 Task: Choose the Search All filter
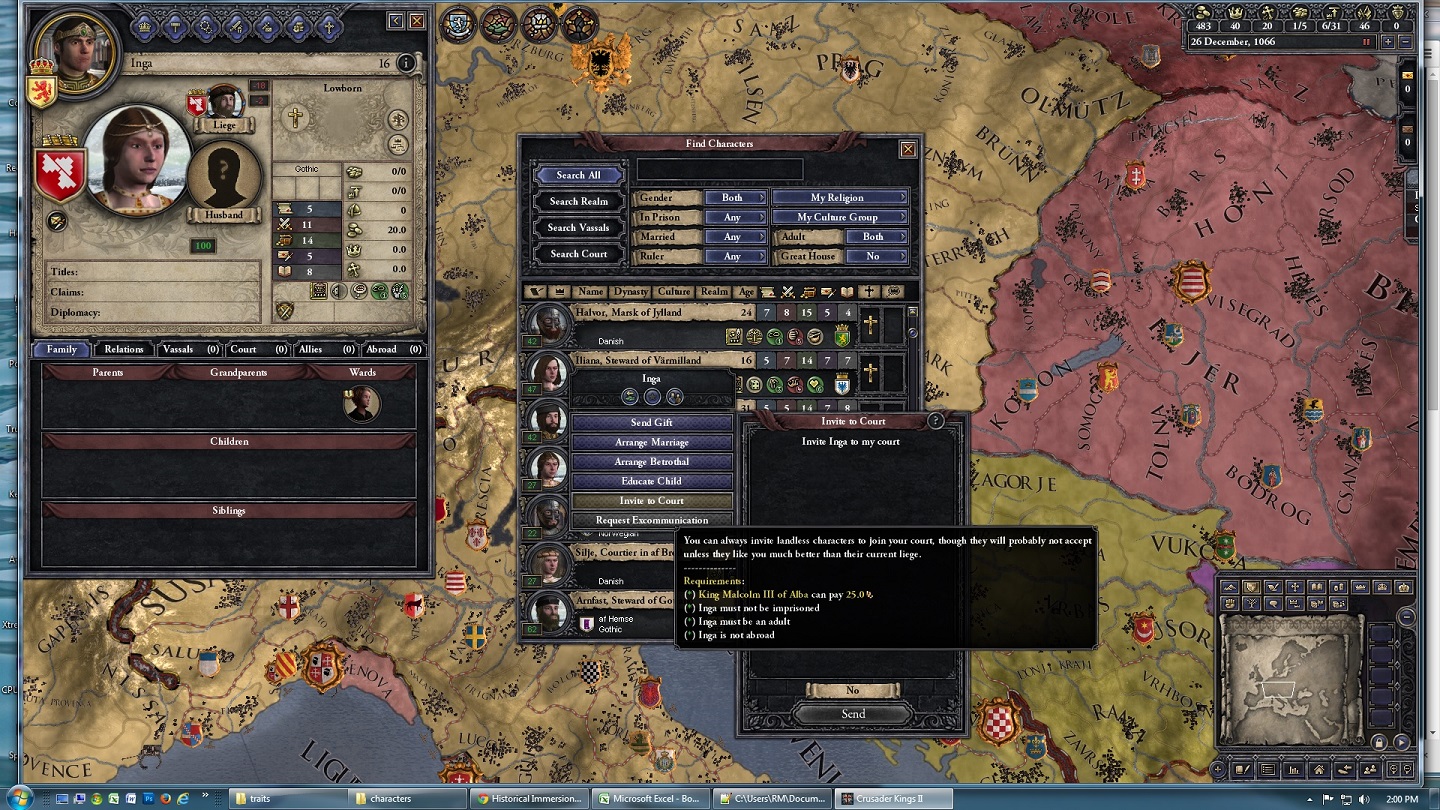[578, 175]
